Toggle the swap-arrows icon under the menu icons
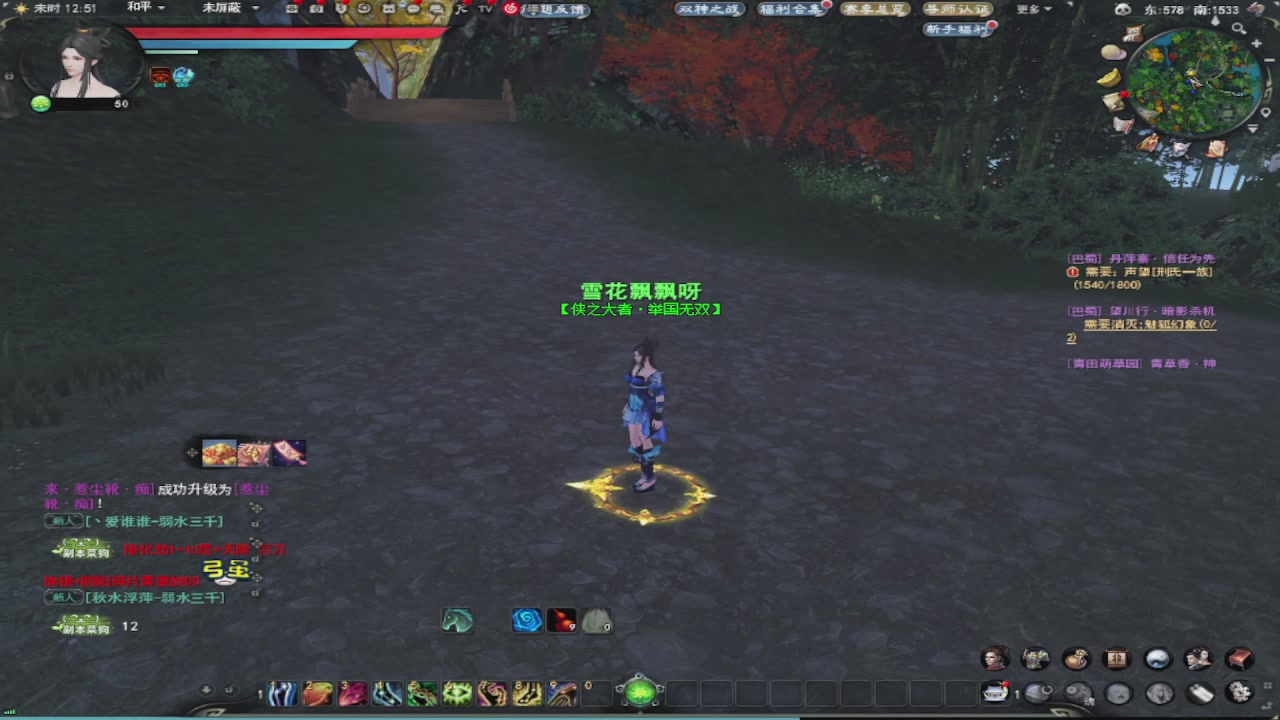Image resolution: width=1280 pixels, height=720 pixels. pos(1267,705)
